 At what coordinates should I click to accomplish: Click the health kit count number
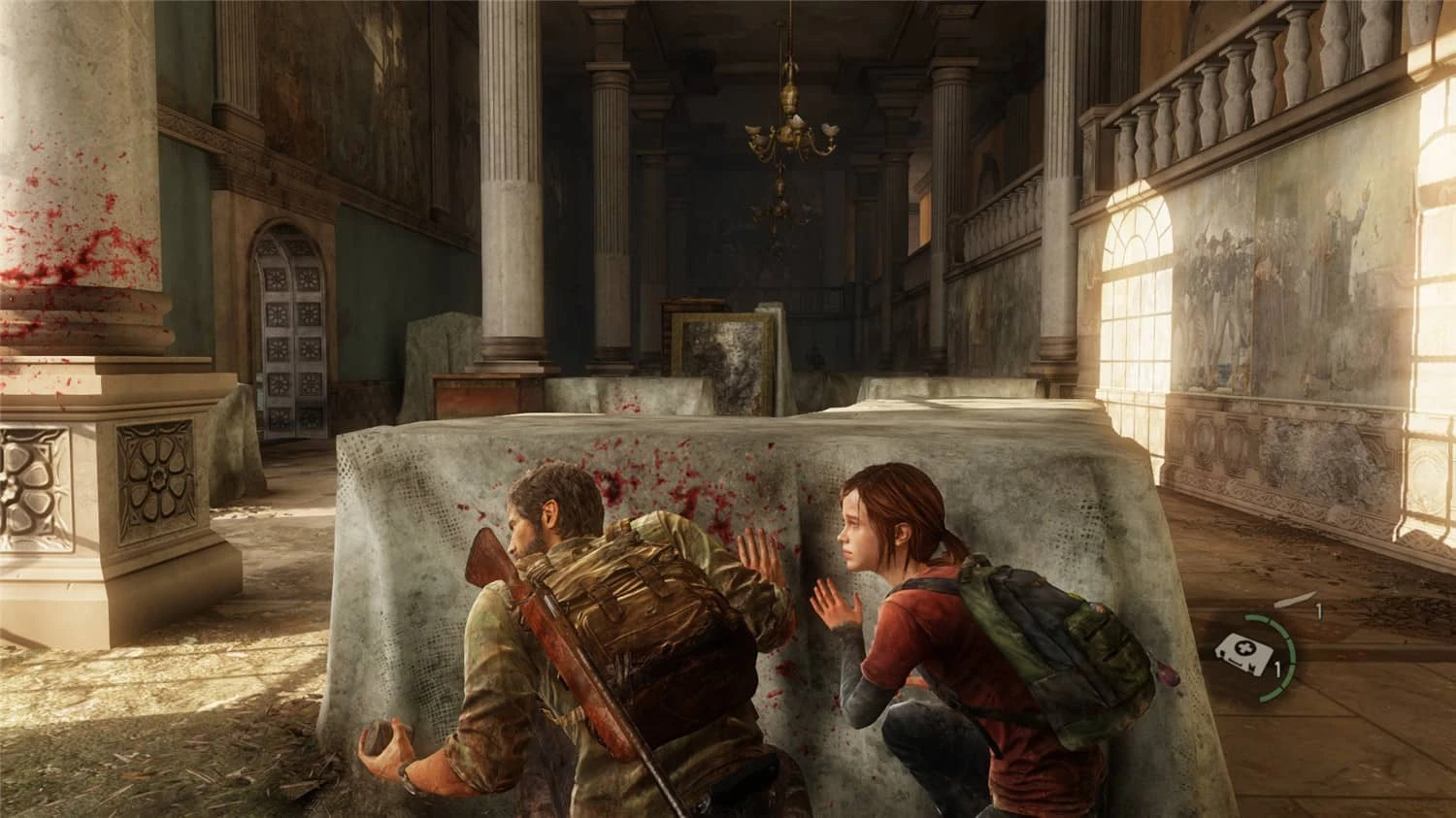point(1279,670)
